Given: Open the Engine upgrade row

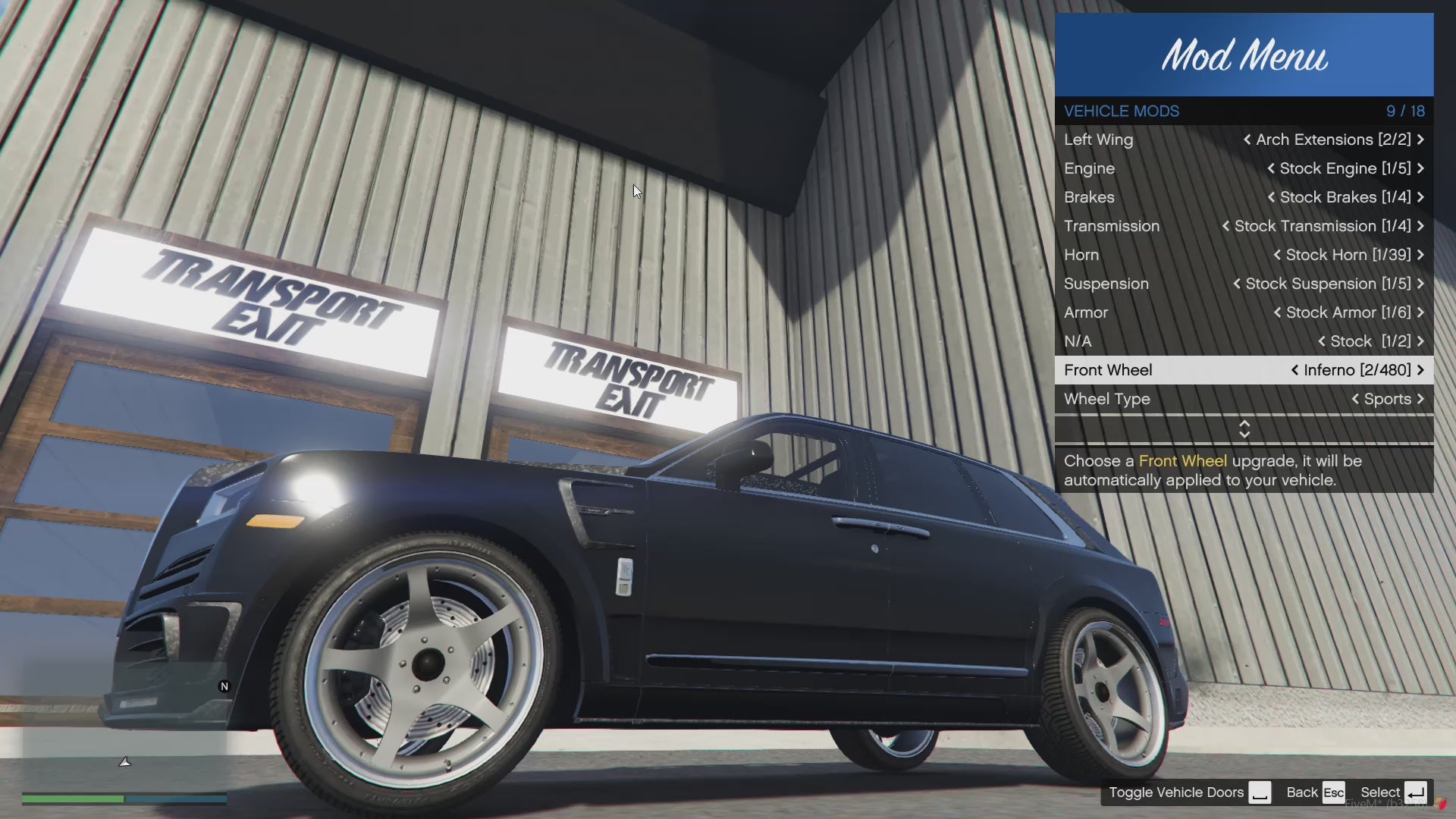Looking at the screenshot, I should pos(1244,168).
